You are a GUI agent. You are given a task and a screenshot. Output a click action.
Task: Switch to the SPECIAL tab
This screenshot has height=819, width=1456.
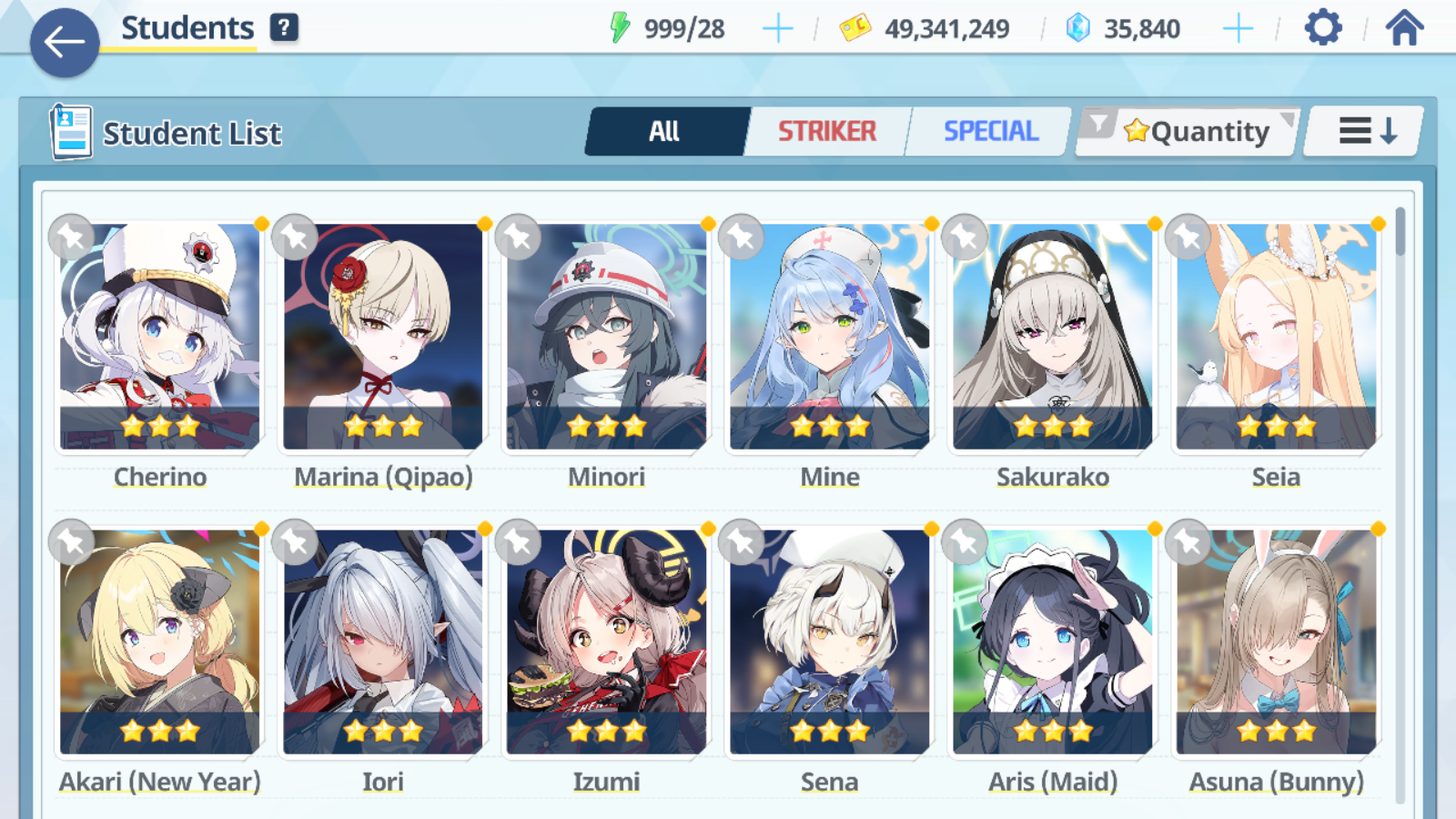990,132
